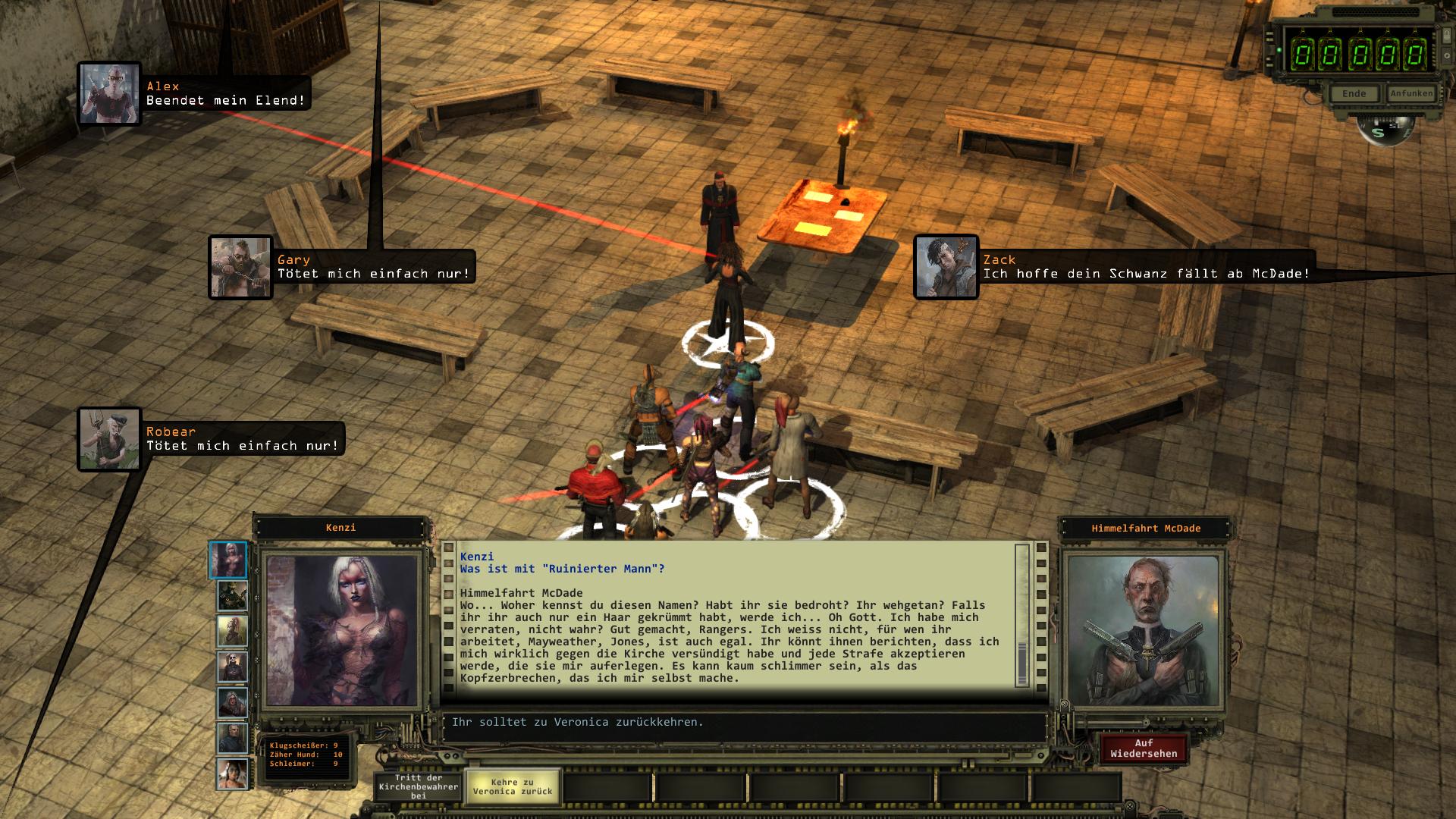Select Kenzi's highlighted party portrait thumbnail

(228, 560)
